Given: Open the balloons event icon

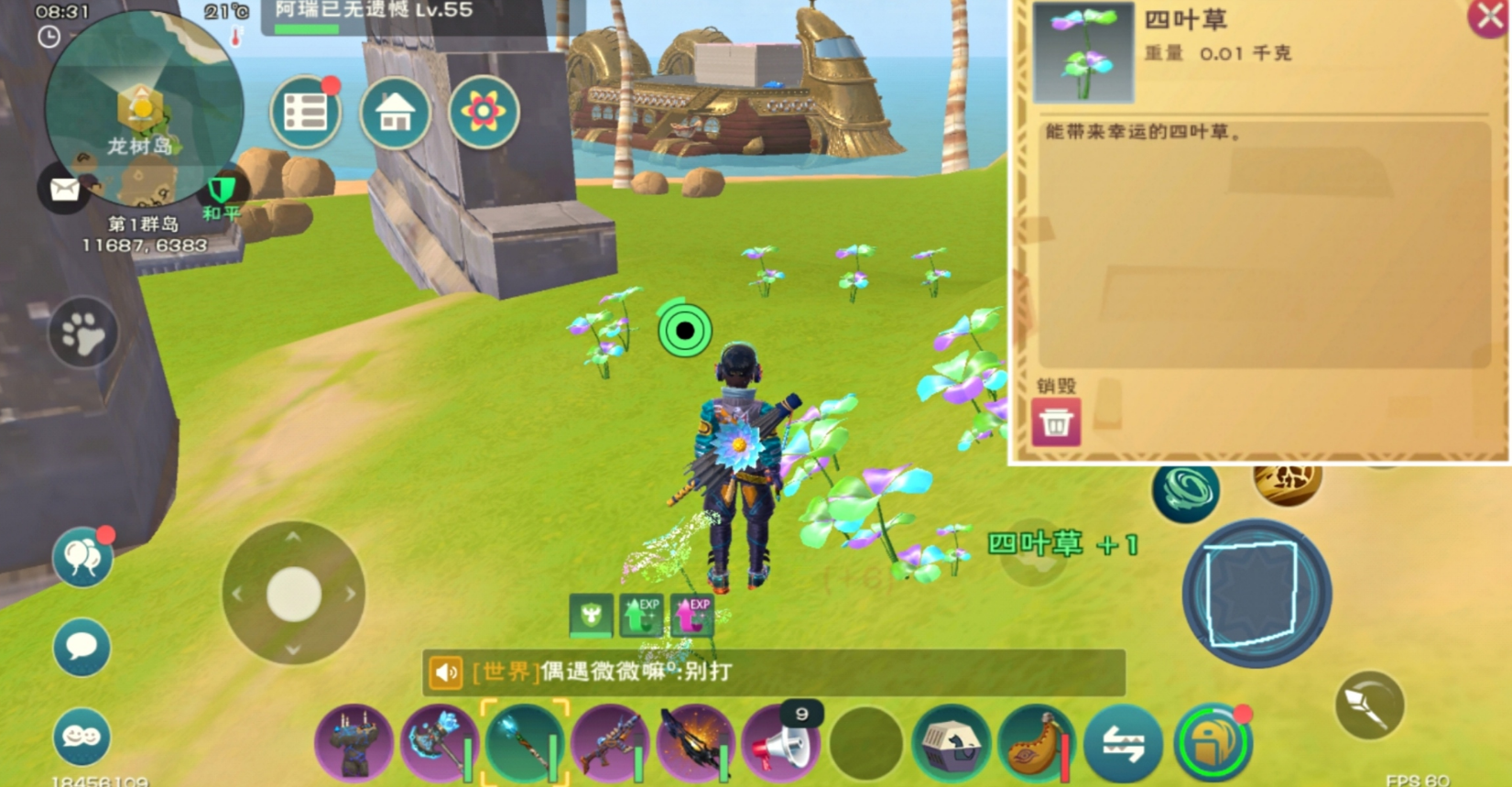Looking at the screenshot, I should 82,557.
